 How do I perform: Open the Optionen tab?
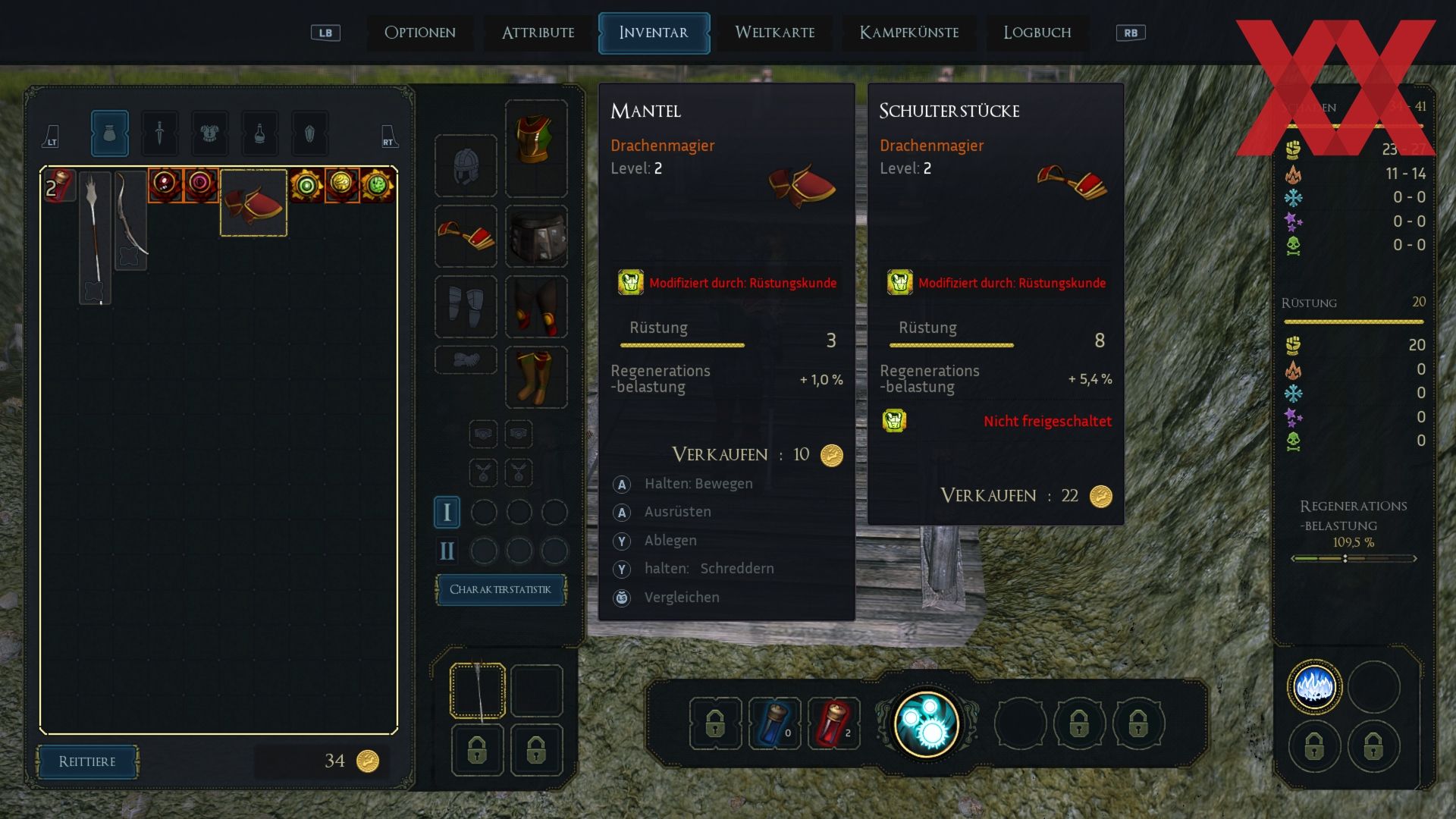tap(419, 33)
